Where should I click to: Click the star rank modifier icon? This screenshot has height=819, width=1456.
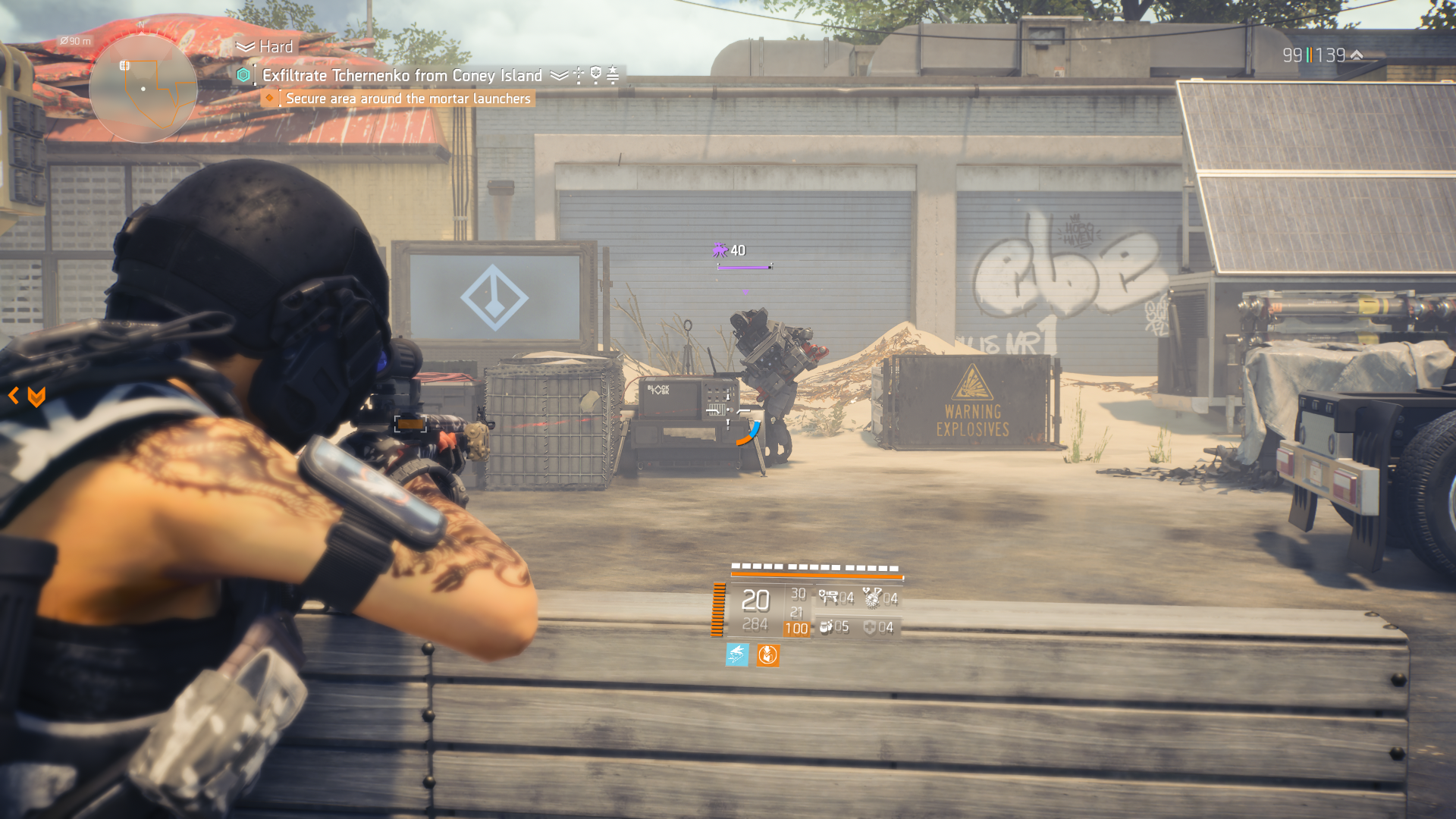[x=612, y=73]
